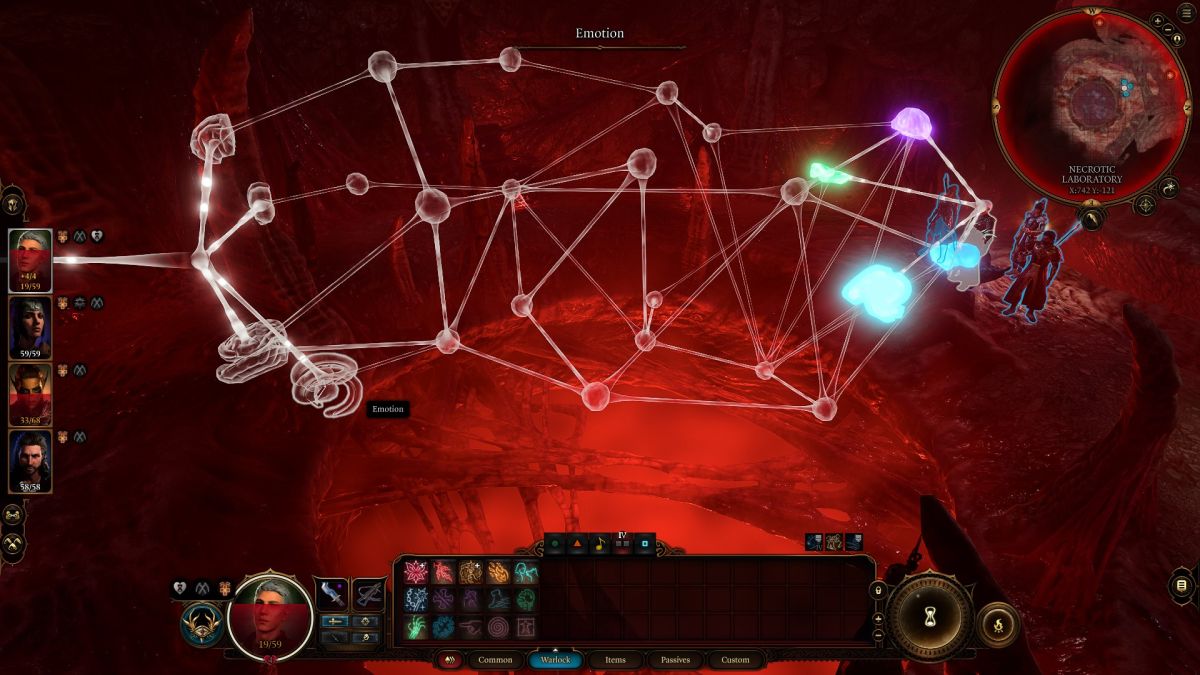Zoom in the minimap with plus button
This screenshot has width=1200, height=675.
(x=1157, y=20)
